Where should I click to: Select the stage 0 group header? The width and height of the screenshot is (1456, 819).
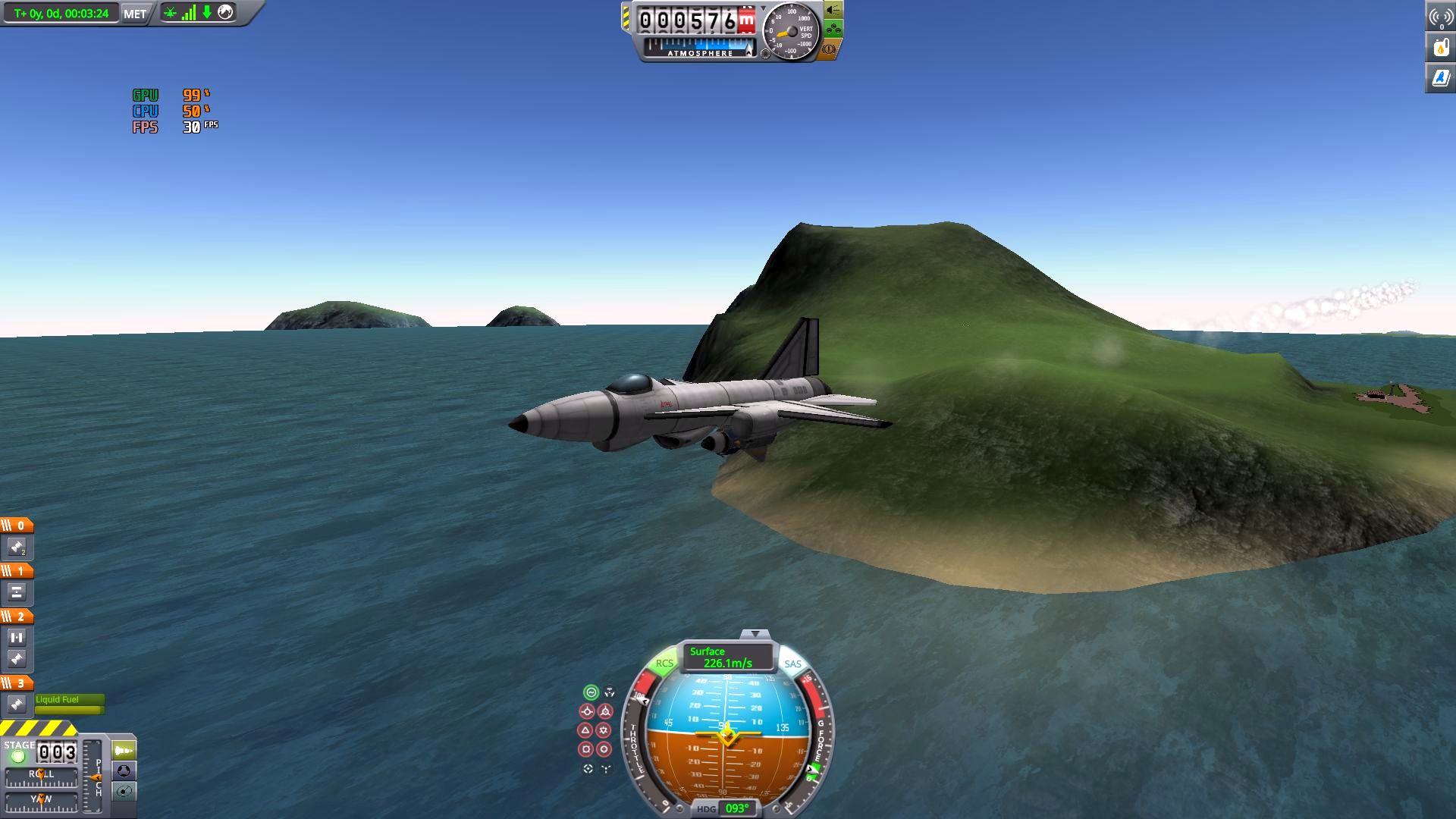pos(17,526)
